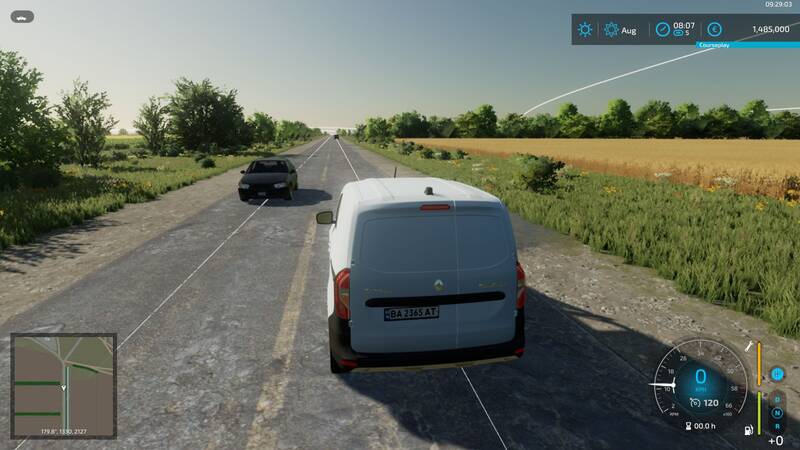Click the fuel pump icon
800x450 pixels.
[747, 432]
